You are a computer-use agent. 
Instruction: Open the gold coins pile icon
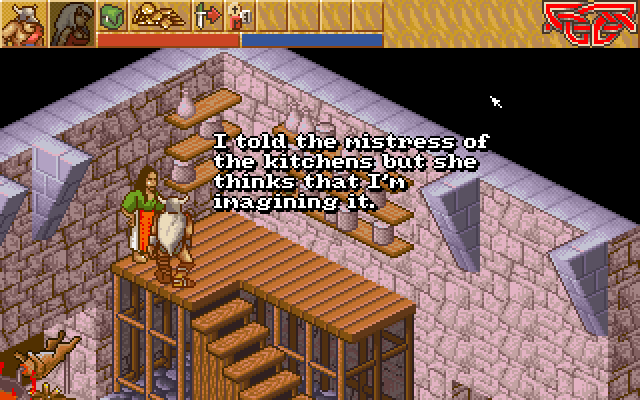(156, 17)
